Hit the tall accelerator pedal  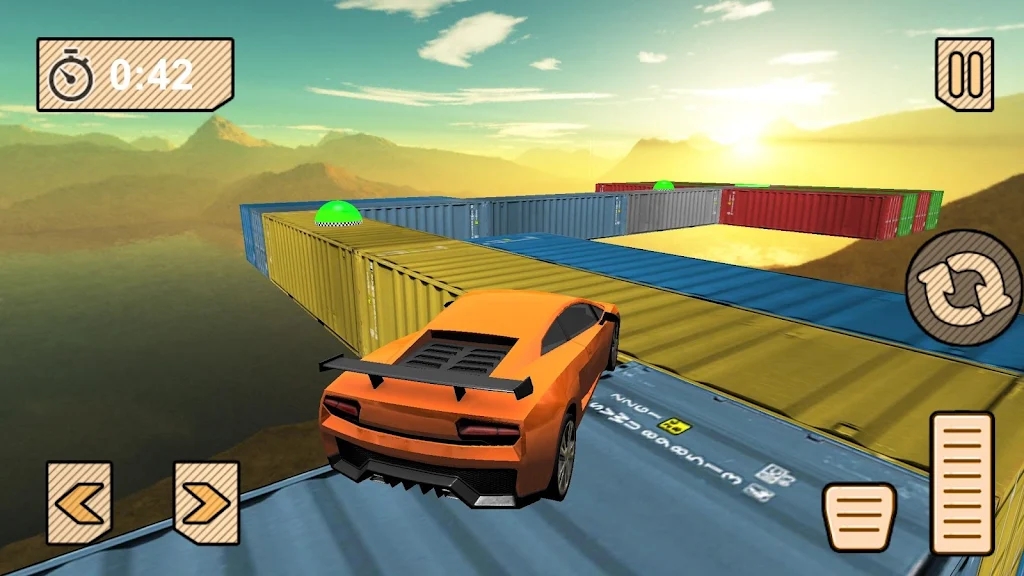pos(962,483)
